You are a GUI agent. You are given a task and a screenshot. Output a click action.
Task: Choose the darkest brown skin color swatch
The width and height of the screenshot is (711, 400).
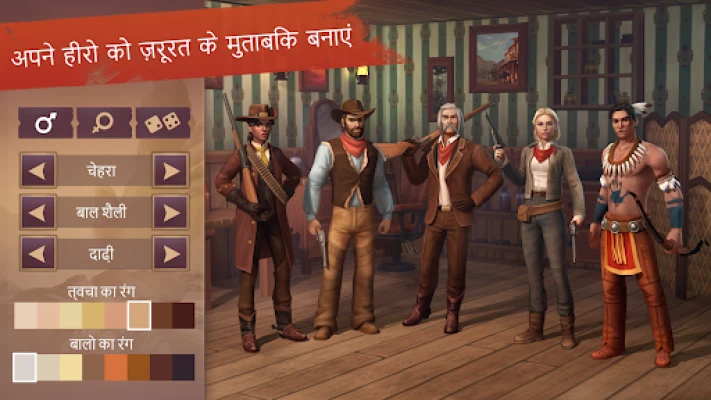pyautogui.click(x=183, y=316)
